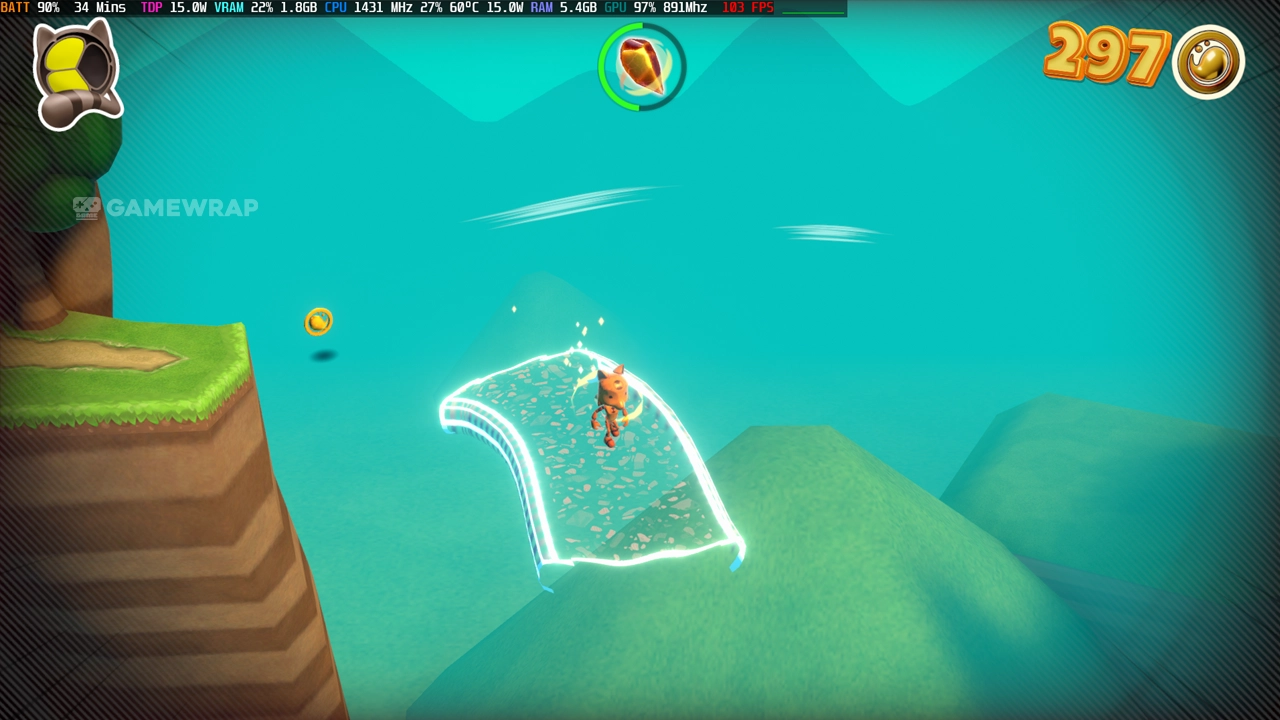Click the Gamewrap watermark logo
1280x720 pixels.
coord(166,208)
